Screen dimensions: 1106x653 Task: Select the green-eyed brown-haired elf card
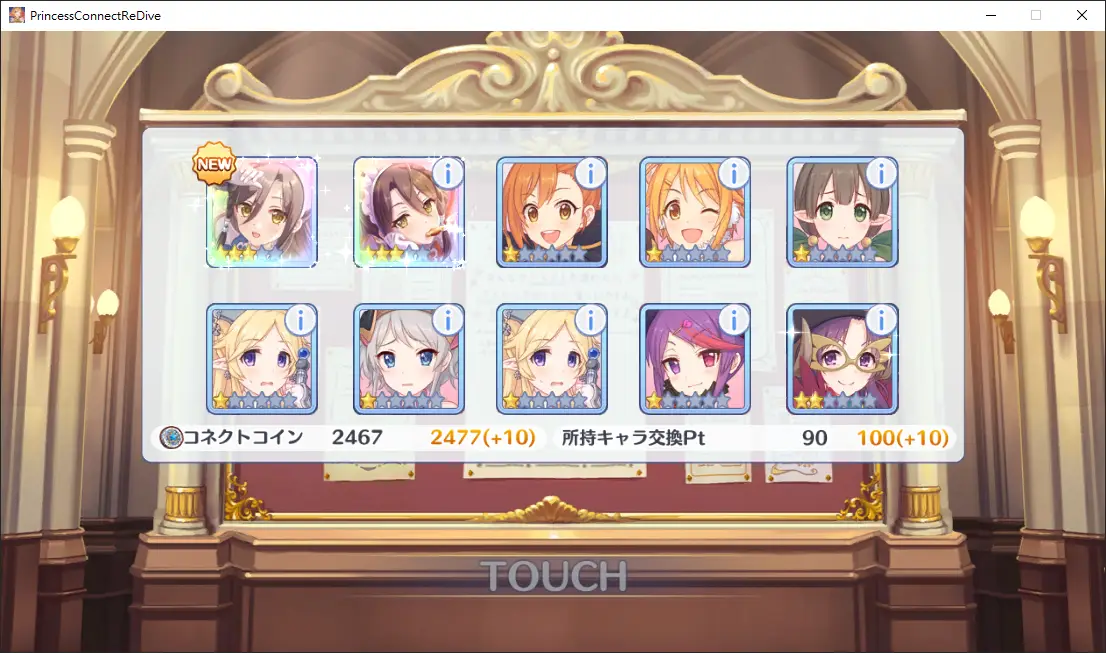(842, 213)
